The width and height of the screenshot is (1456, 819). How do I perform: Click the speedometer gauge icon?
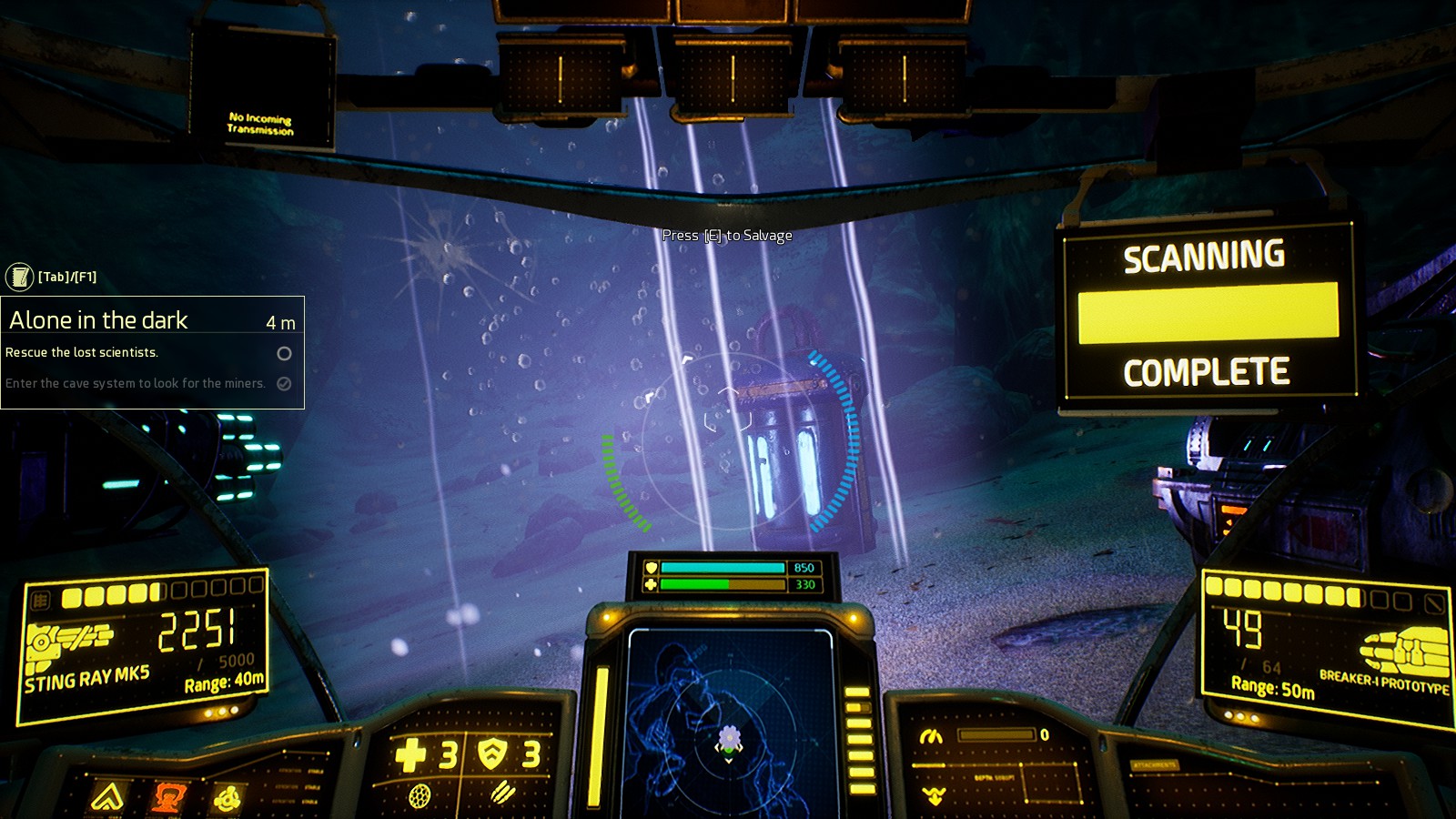coord(930,736)
